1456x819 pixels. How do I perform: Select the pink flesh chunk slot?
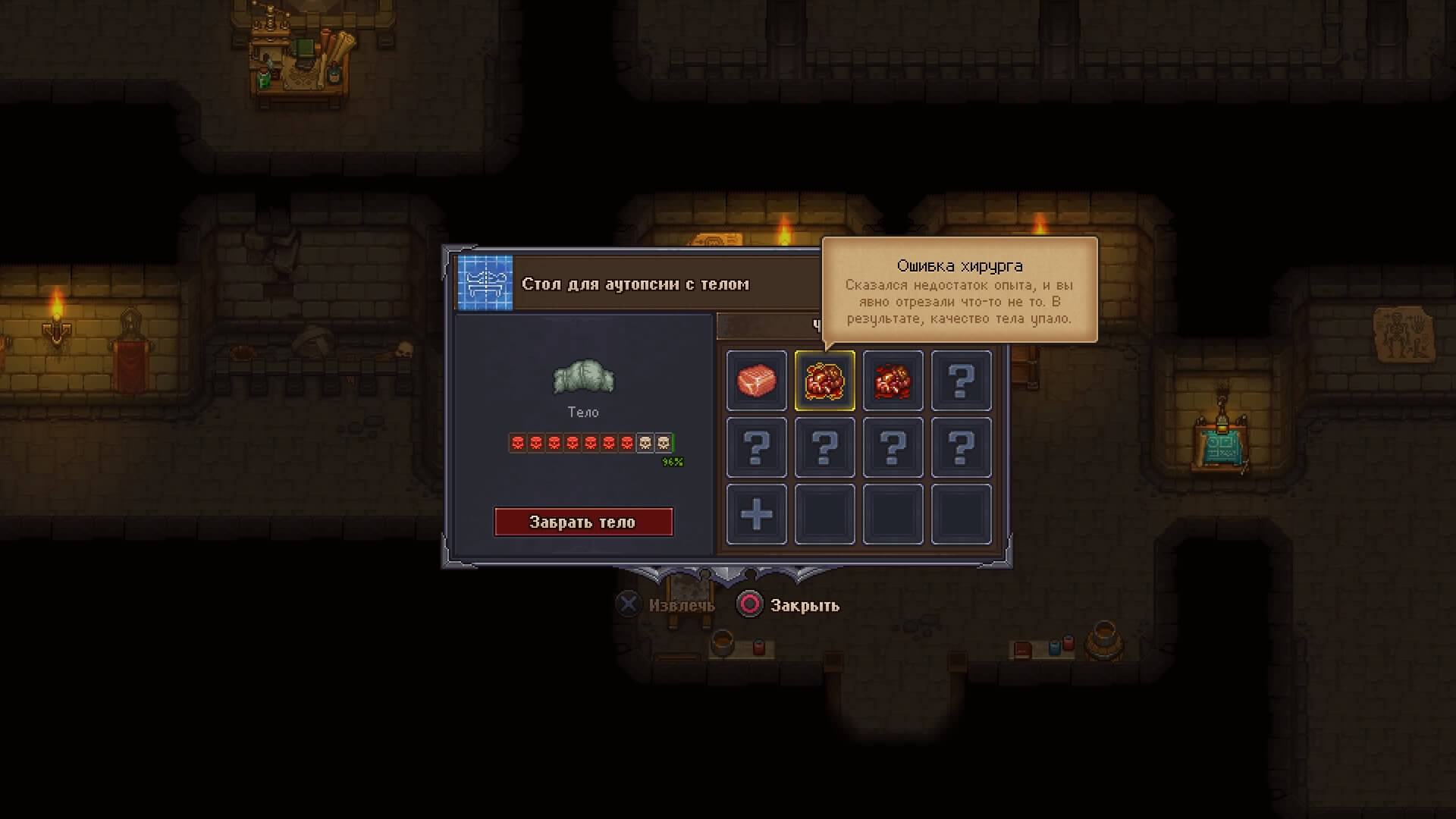tap(756, 380)
